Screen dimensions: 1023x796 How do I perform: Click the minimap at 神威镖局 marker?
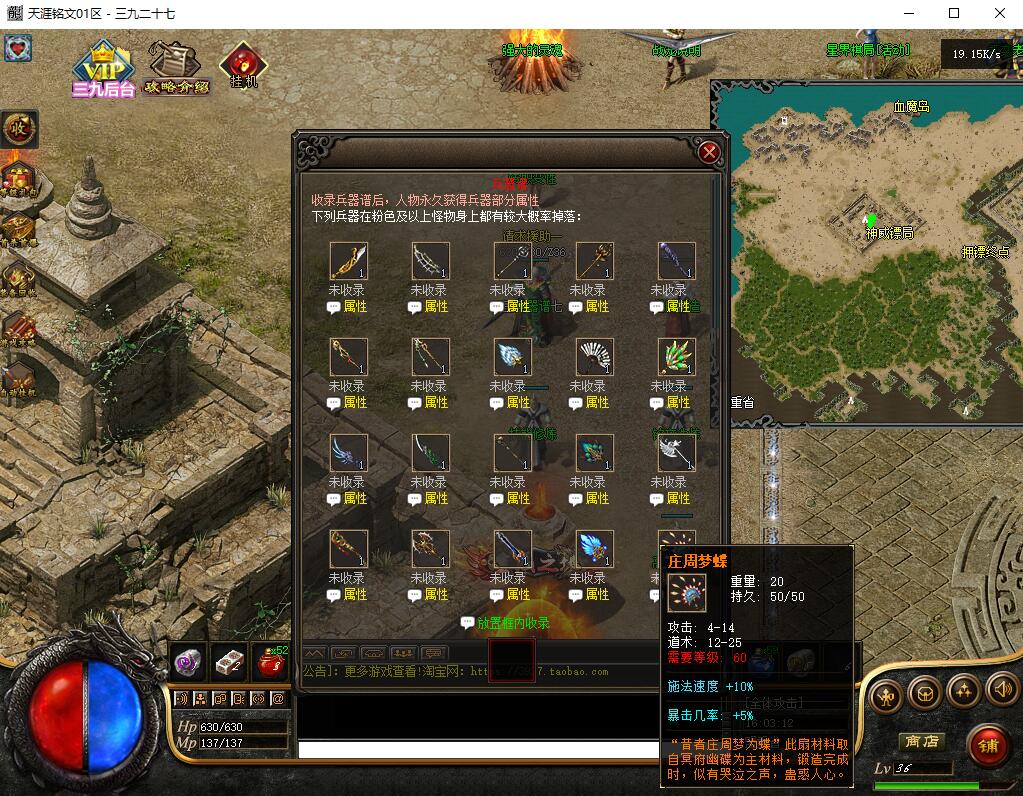pyautogui.click(x=870, y=219)
